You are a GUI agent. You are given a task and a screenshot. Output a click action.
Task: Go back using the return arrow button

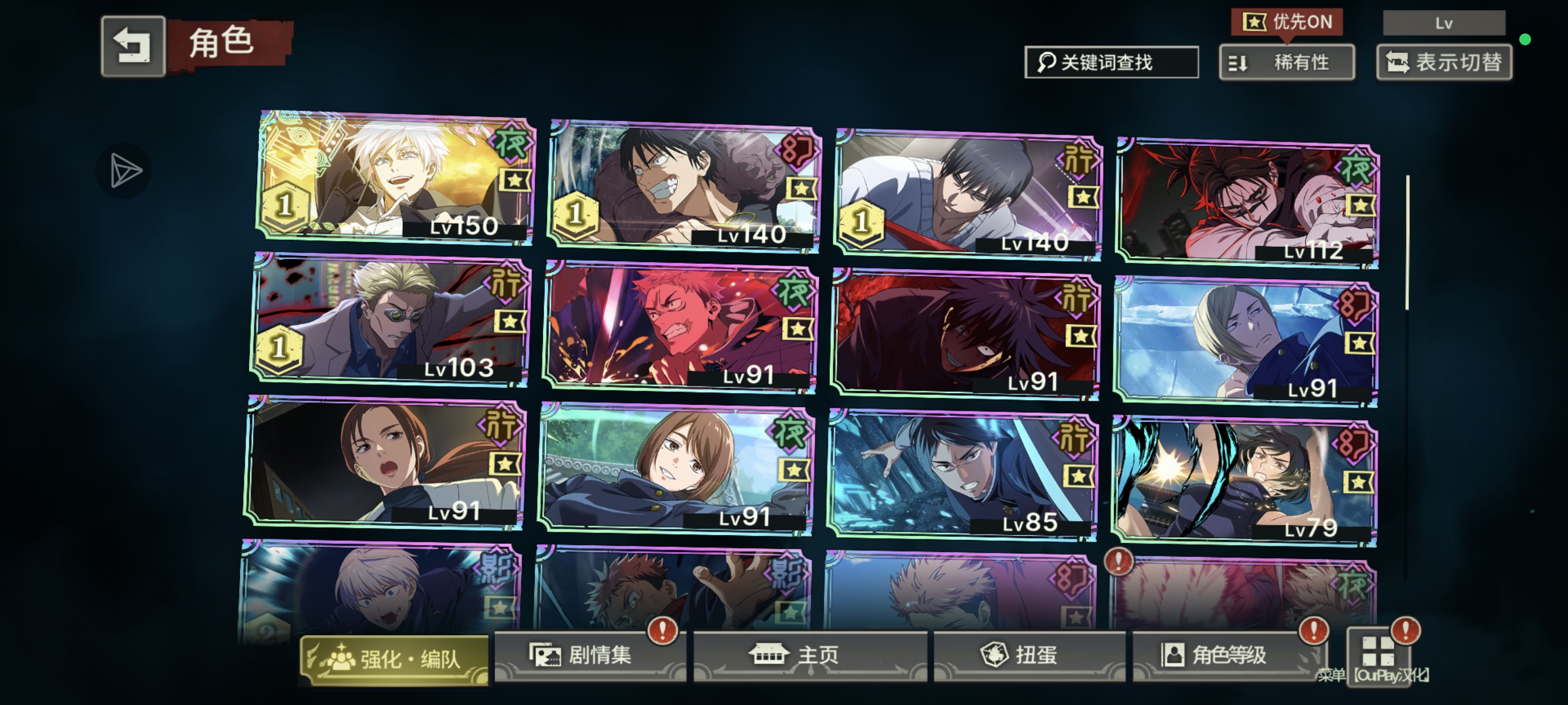[x=133, y=46]
